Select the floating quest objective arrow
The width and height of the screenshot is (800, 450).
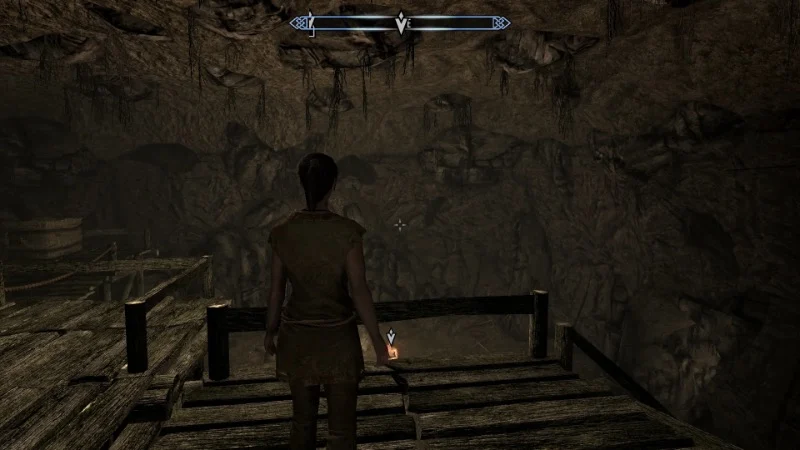tap(391, 337)
